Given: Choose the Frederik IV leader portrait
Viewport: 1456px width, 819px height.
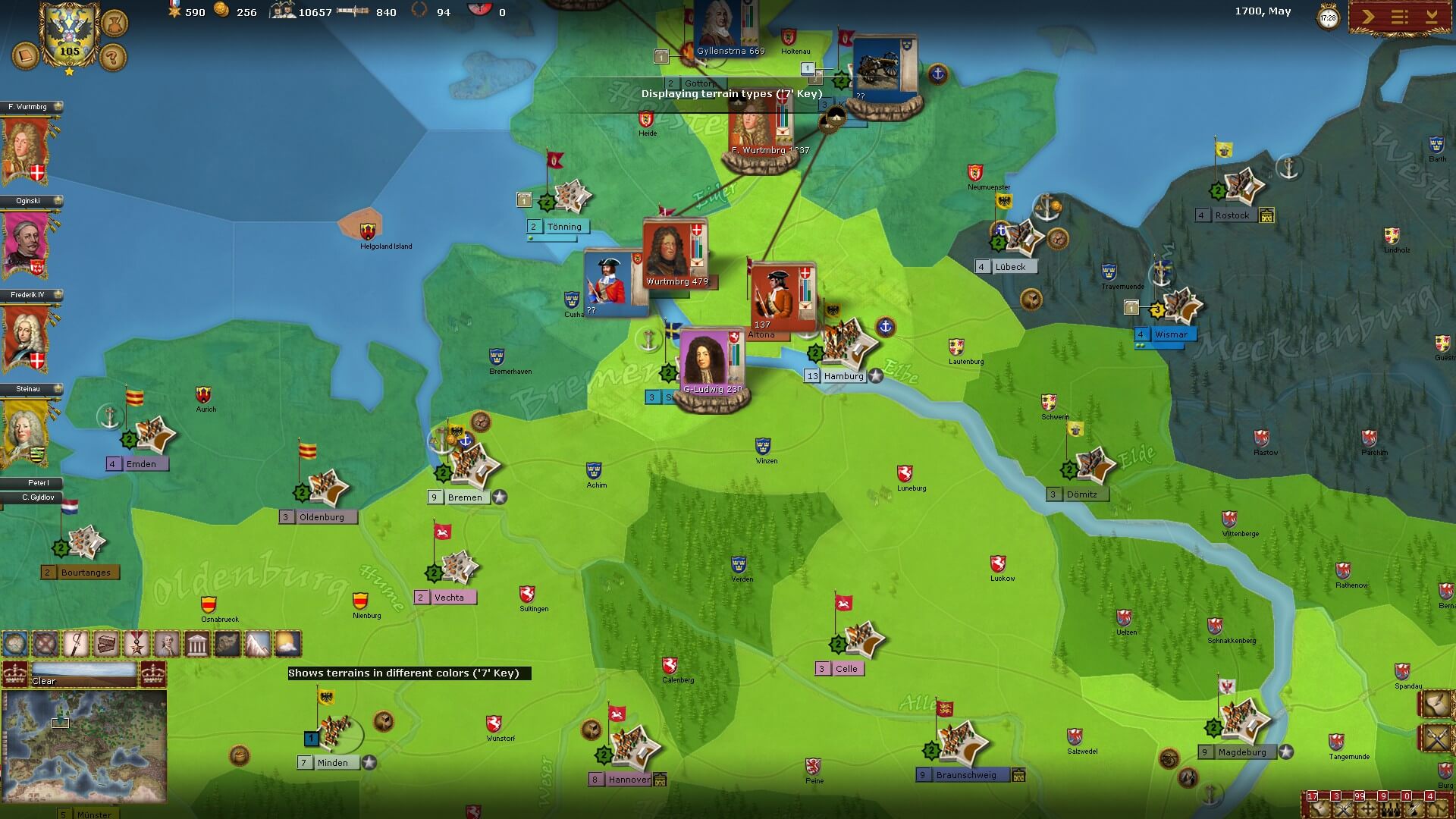Looking at the screenshot, I should [27, 337].
